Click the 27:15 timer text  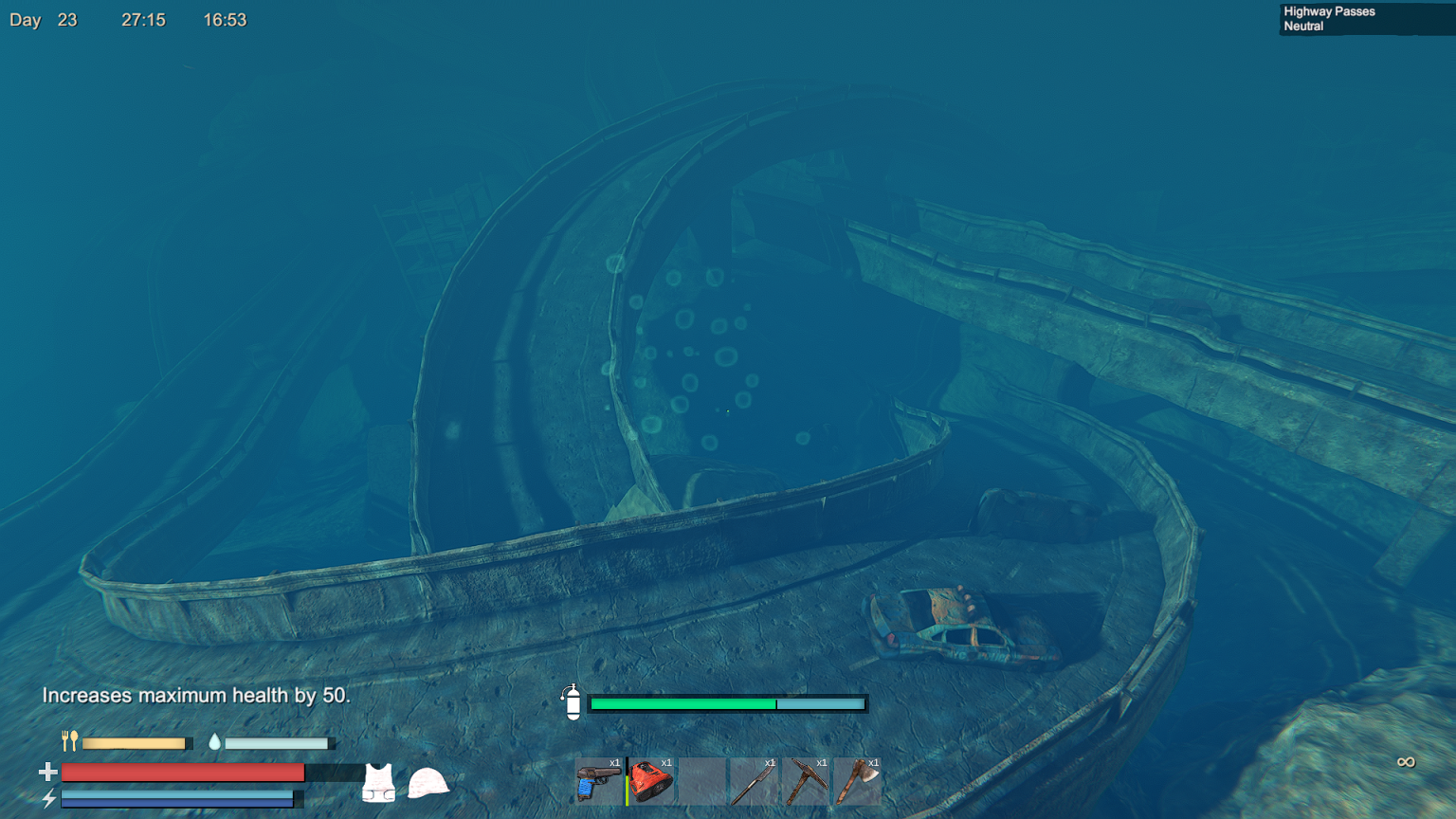tap(141, 18)
